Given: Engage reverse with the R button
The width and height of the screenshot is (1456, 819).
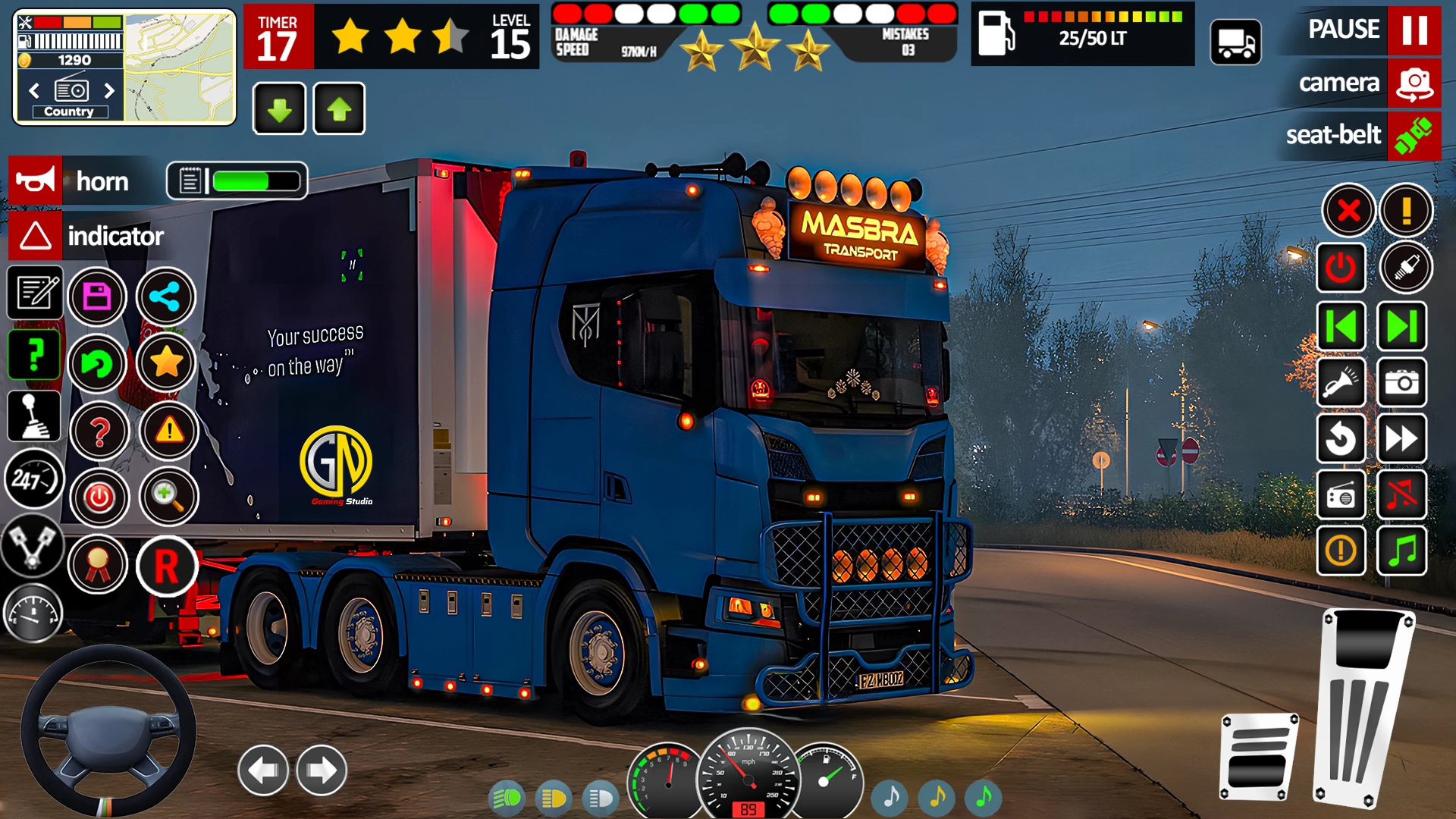Looking at the screenshot, I should tap(167, 566).
